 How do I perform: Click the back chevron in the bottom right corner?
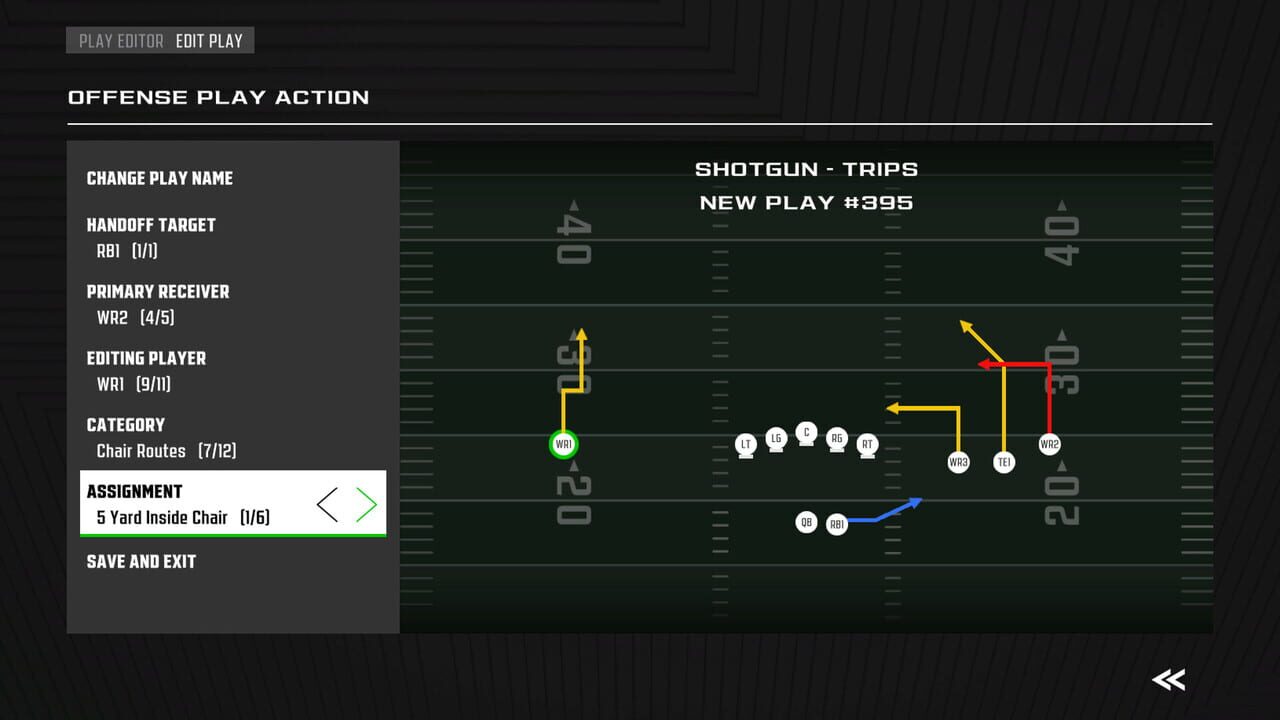(1168, 679)
